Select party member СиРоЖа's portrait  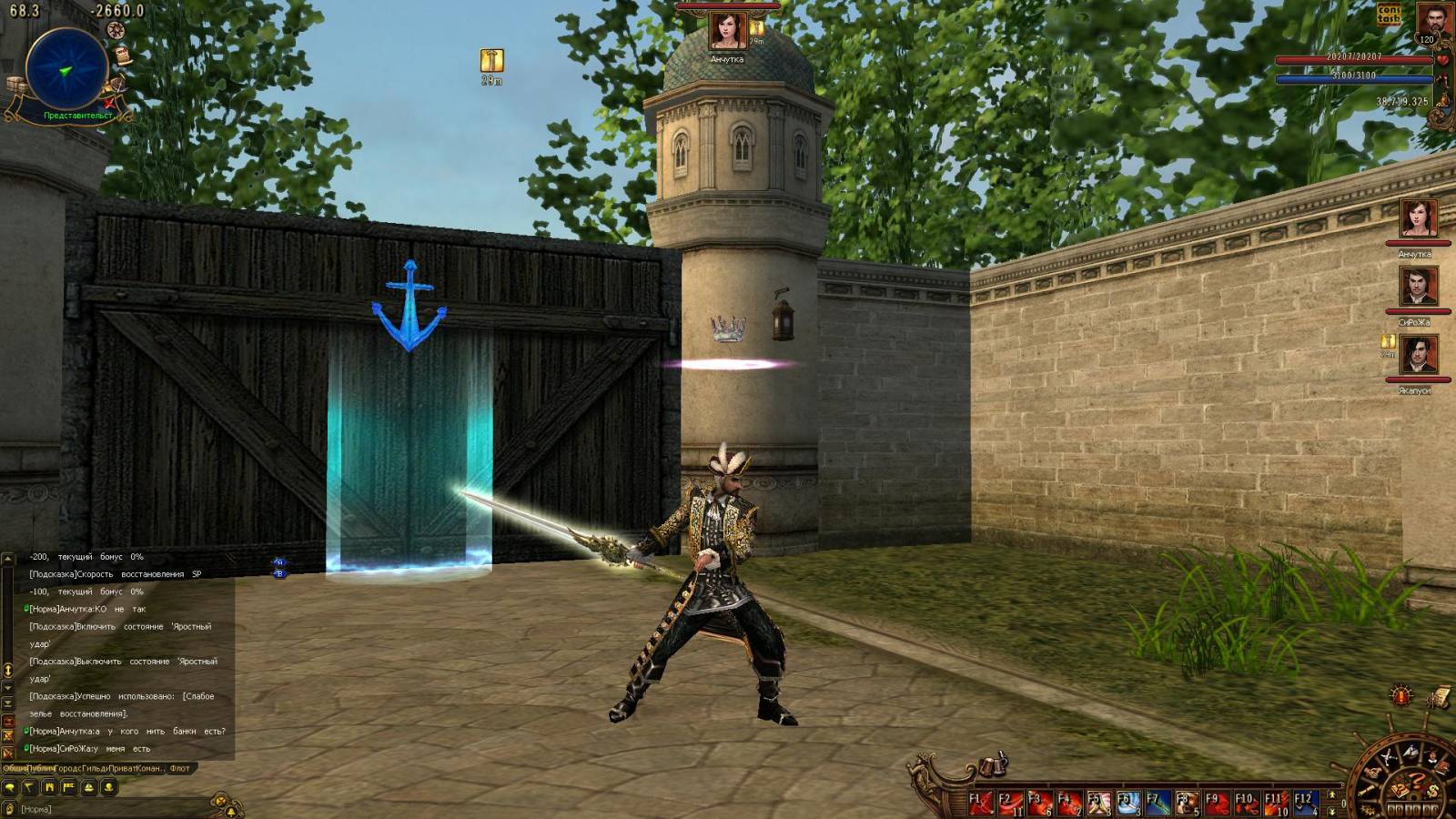click(x=1418, y=288)
